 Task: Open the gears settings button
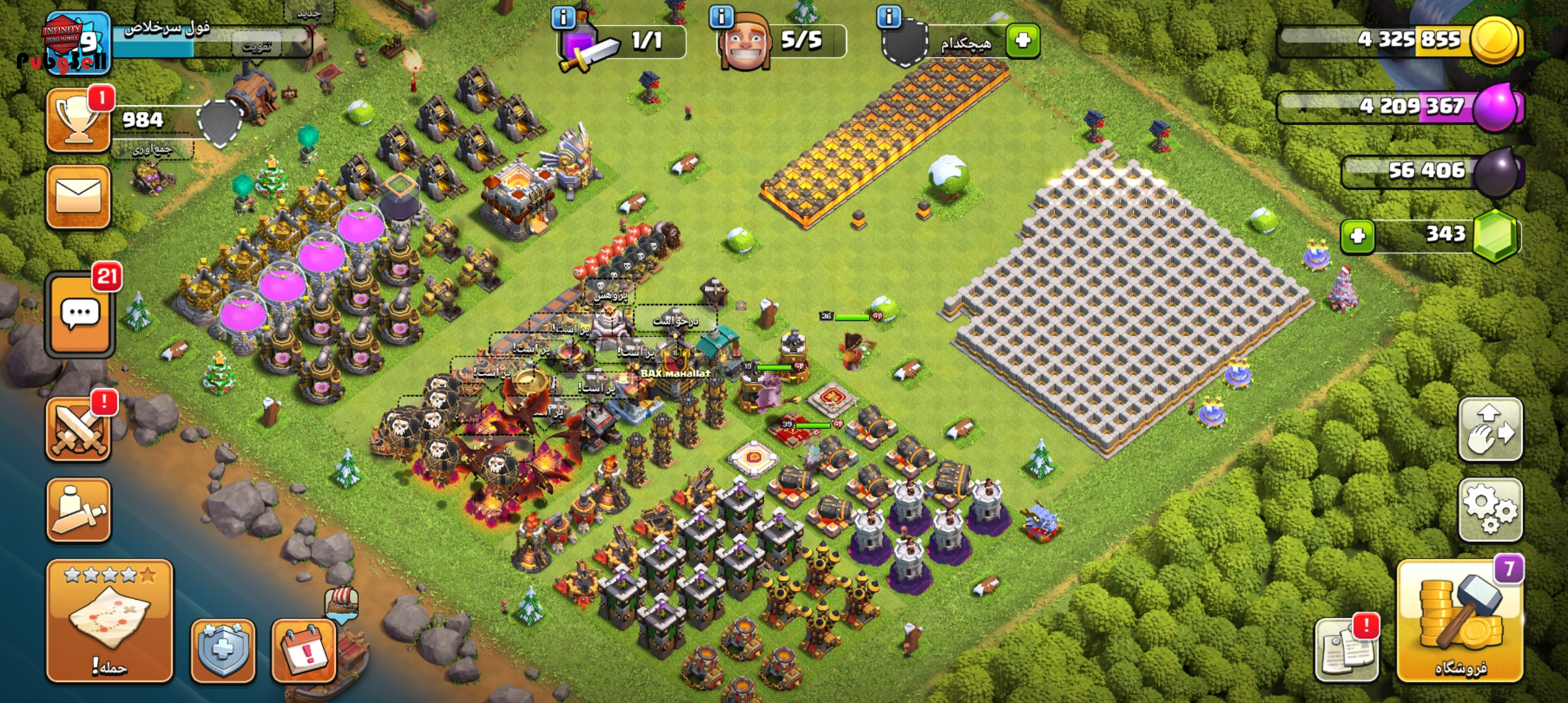tap(1490, 510)
